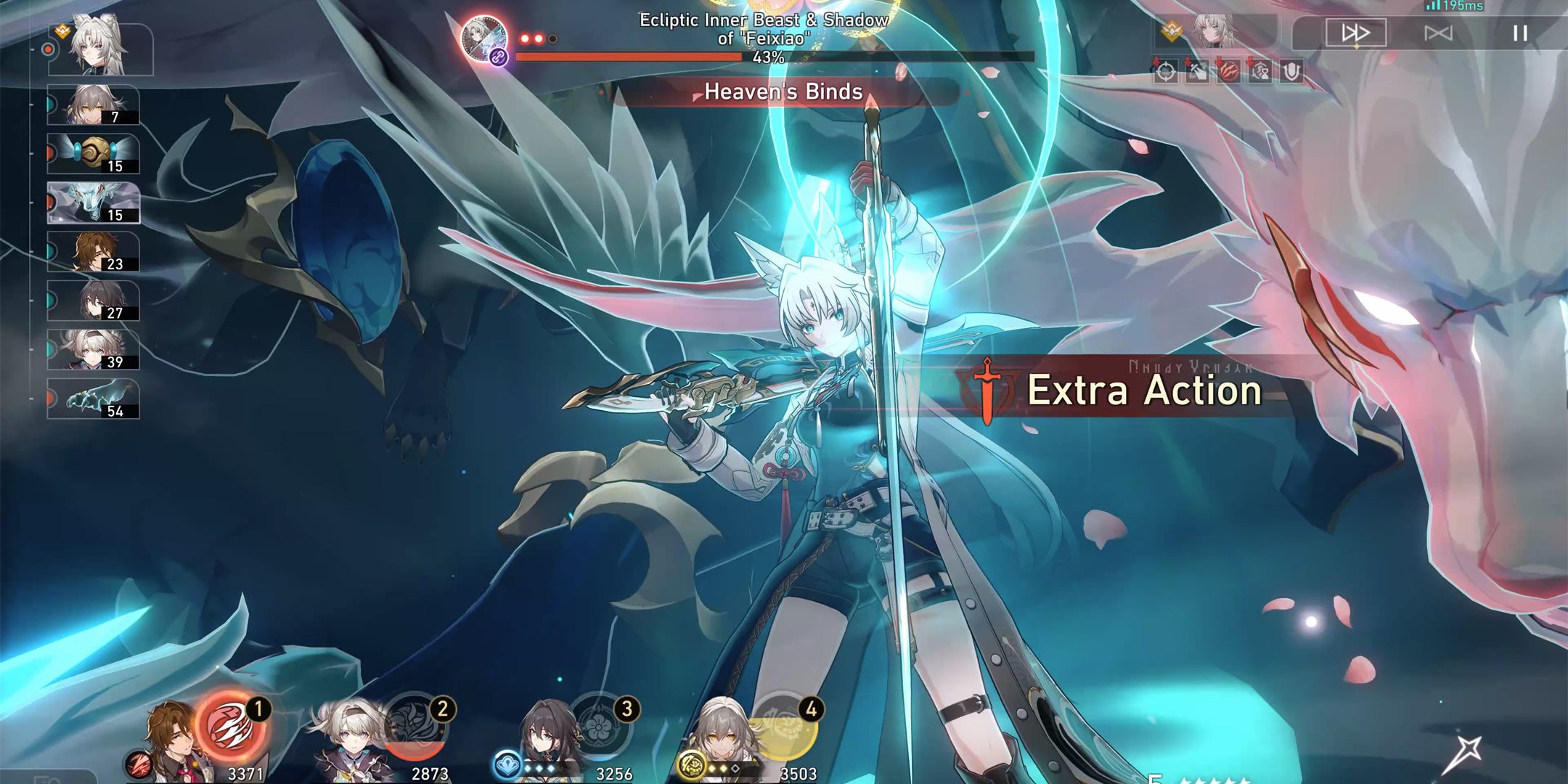Select the crosshair debuff icon on the enemy

click(x=1165, y=71)
